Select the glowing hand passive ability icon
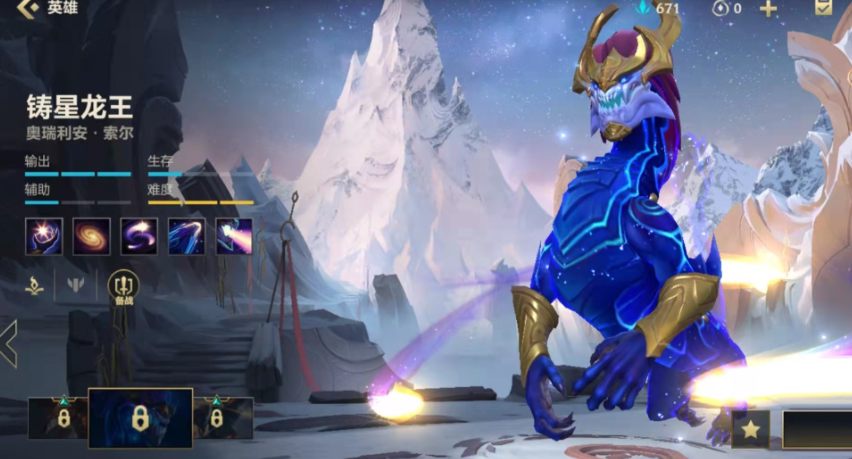The height and width of the screenshot is (459, 852). pos(44,236)
